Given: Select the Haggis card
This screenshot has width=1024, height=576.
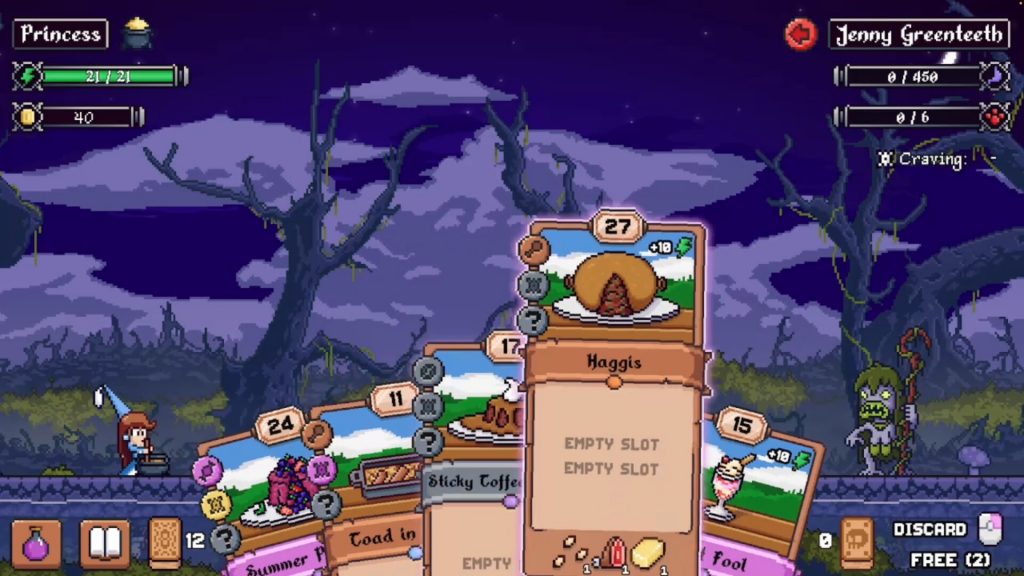Looking at the screenshot, I should 611,400.
